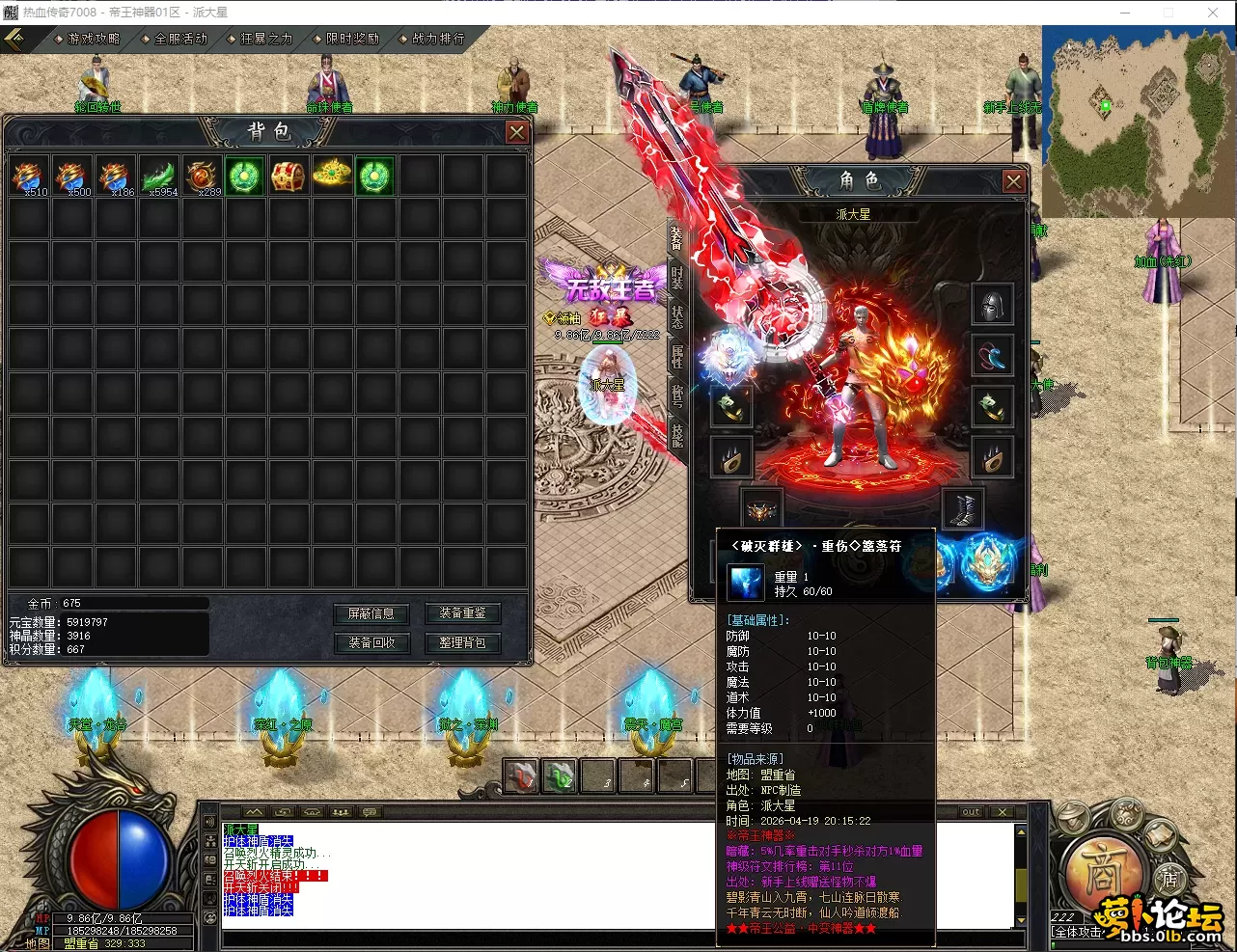Screen dimensions: 1237x952
Task: Open 装备回收 equipment recycling
Action: coord(371,642)
